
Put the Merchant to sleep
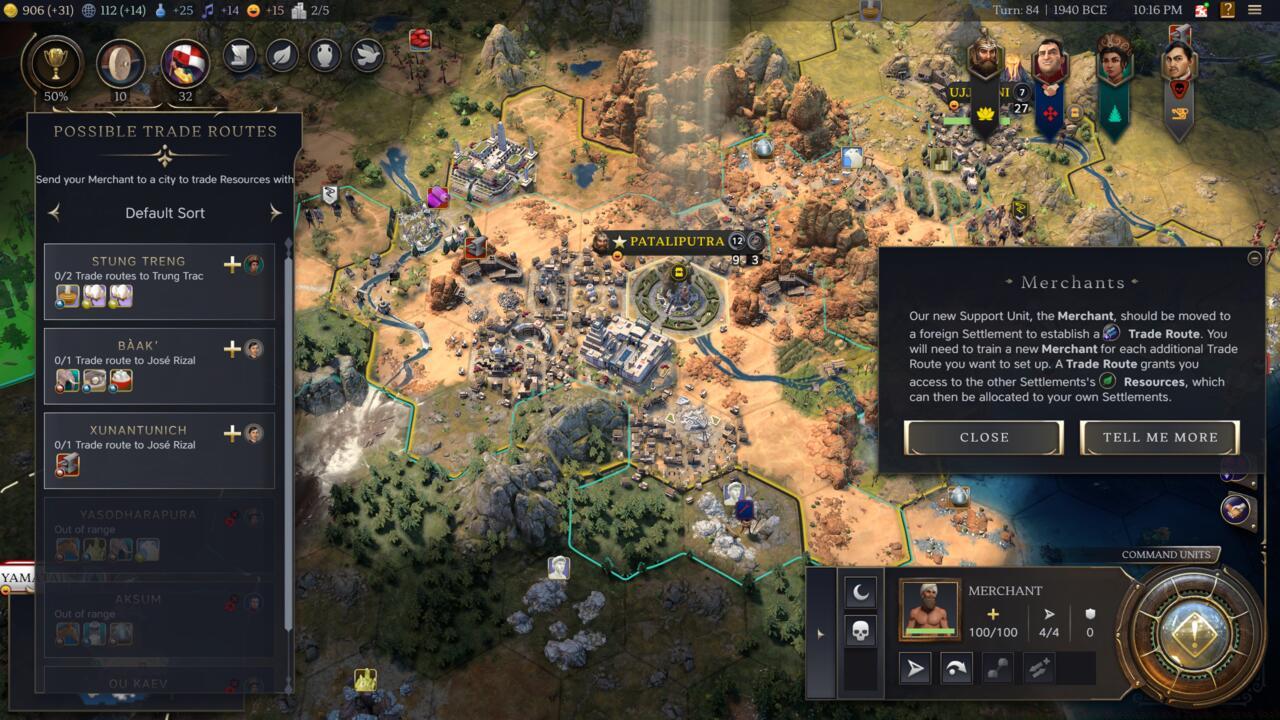[x=860, y=593]
